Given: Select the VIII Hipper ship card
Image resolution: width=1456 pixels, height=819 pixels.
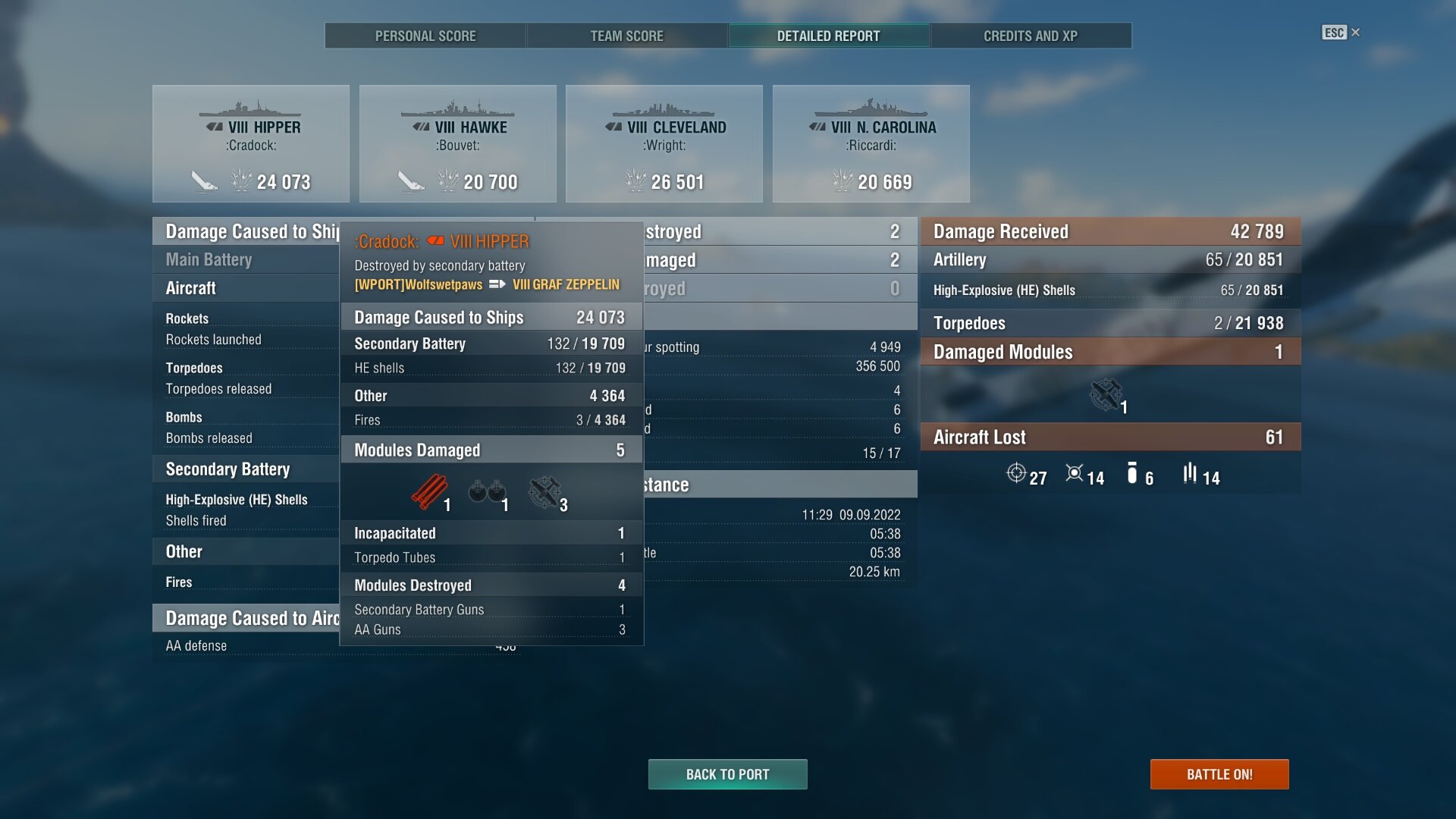Looking at the screenshot, I should point(251,143).
